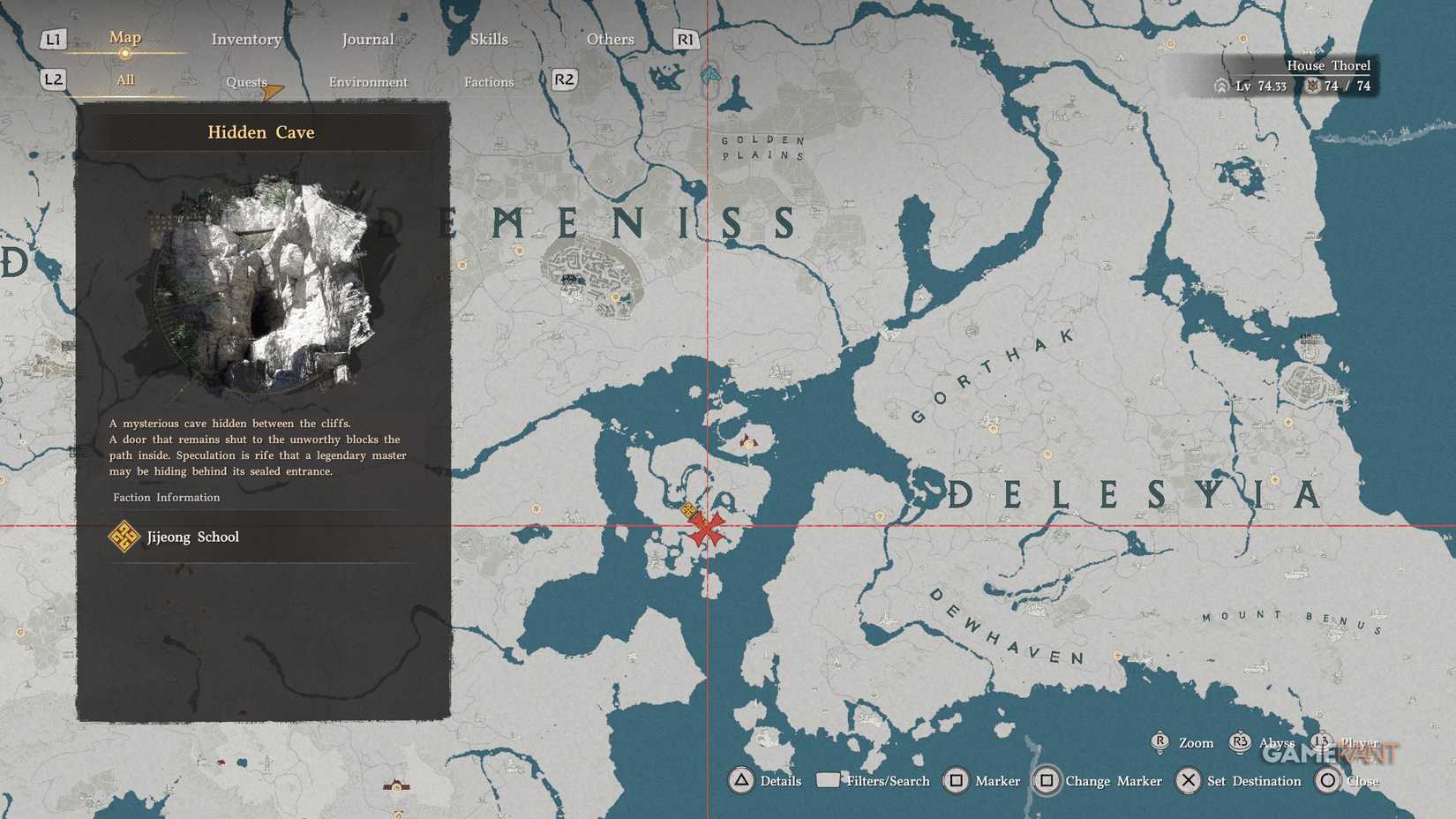Image resolution: width=1456 pixels, height=819 pixels.
Task: Click the Jijeong School faction emblem
Action: point(124,536)
